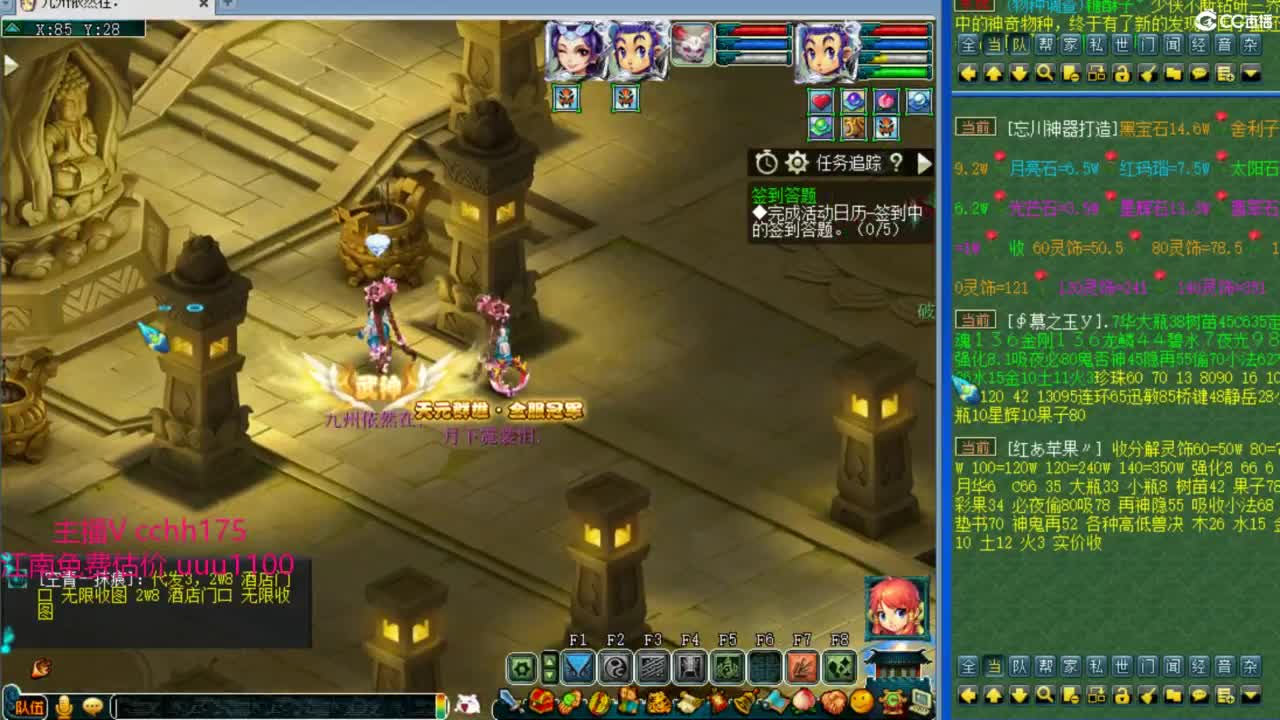The width and height of the screenshot is (1280, 720).
Task: Click the green 签到答题 quest link
Action: pyautogui.click(x=784, y=194)
